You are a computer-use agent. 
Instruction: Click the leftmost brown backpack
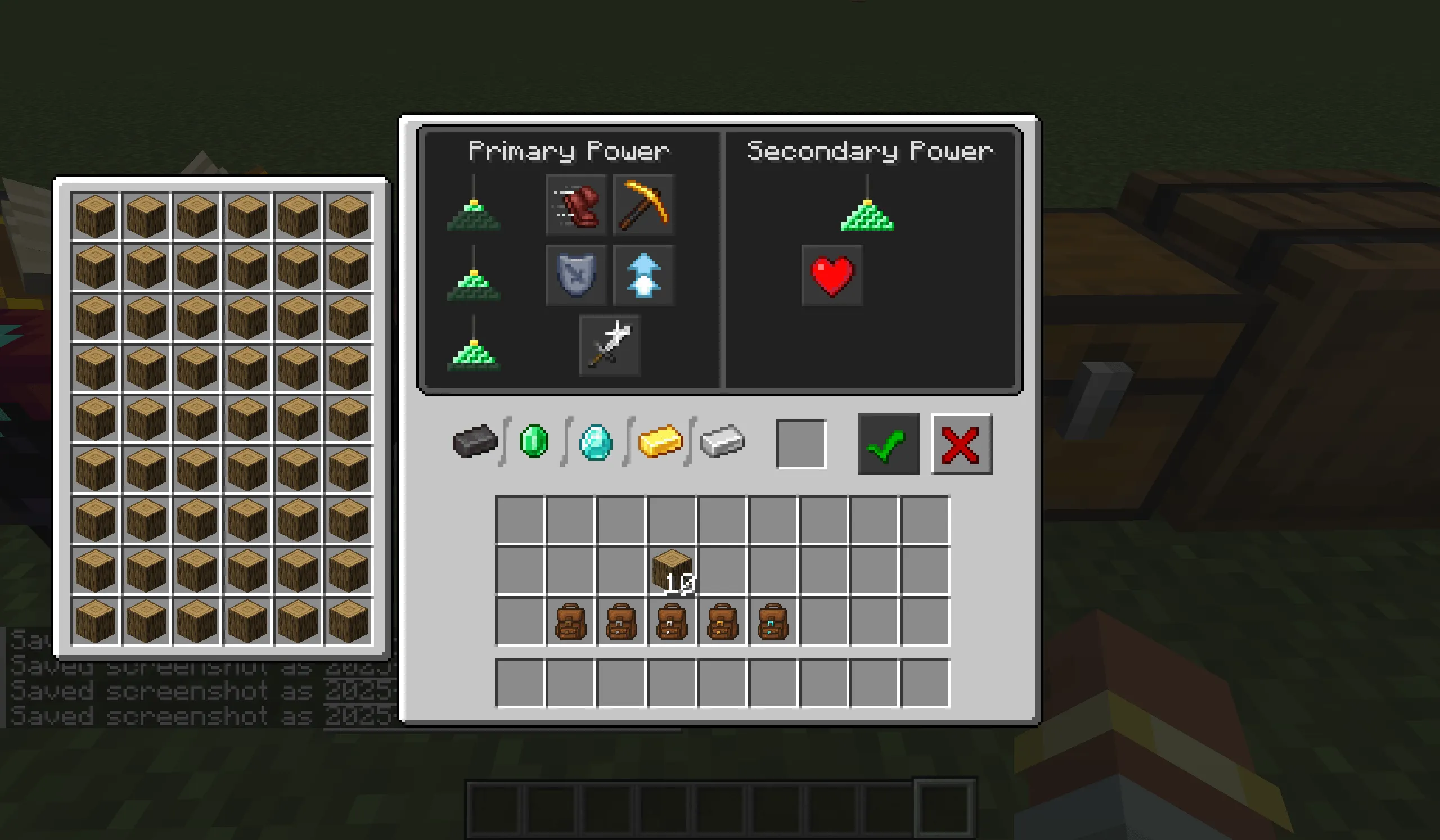572,622
